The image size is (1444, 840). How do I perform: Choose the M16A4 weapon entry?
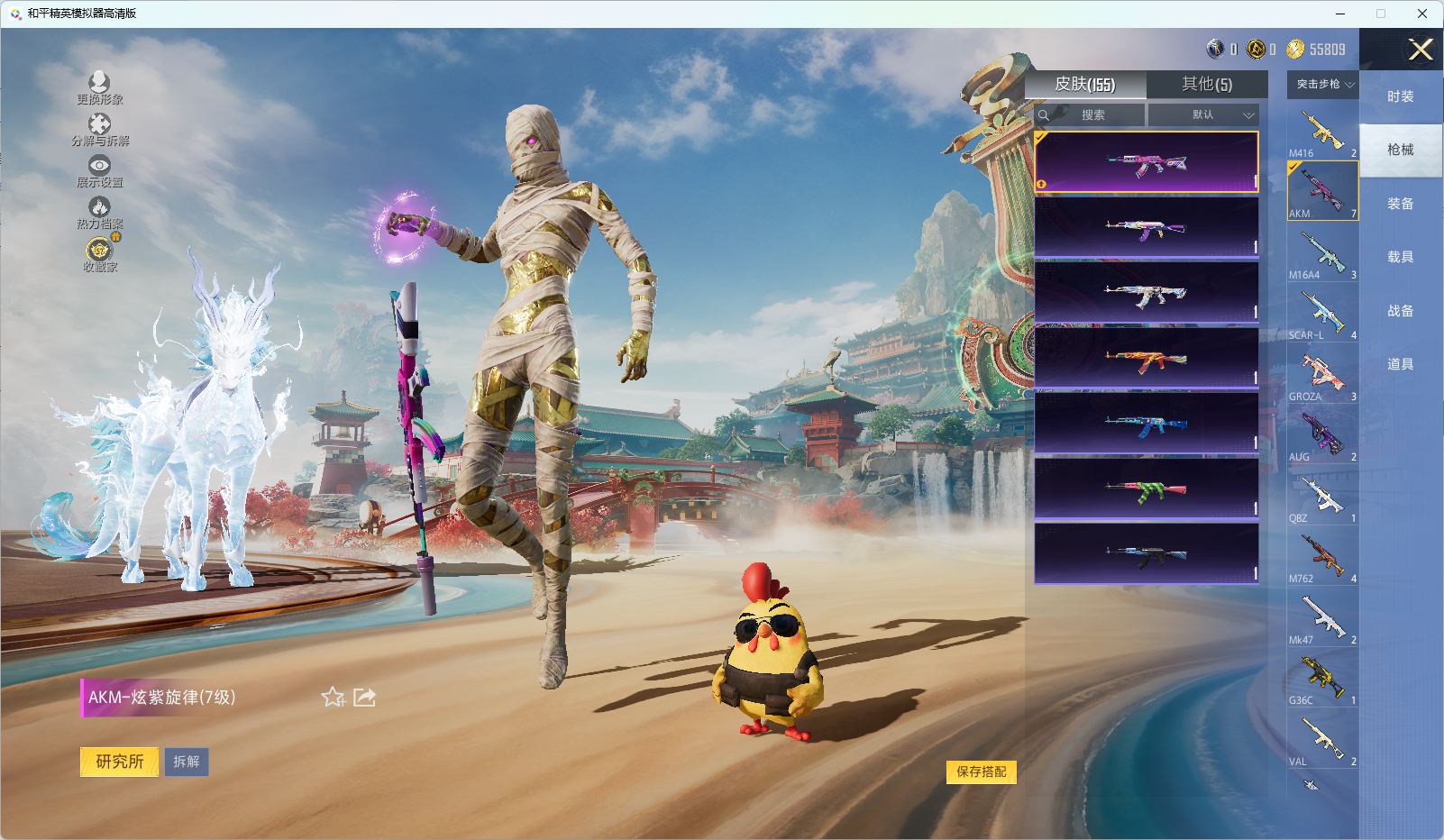point(1322,253)
